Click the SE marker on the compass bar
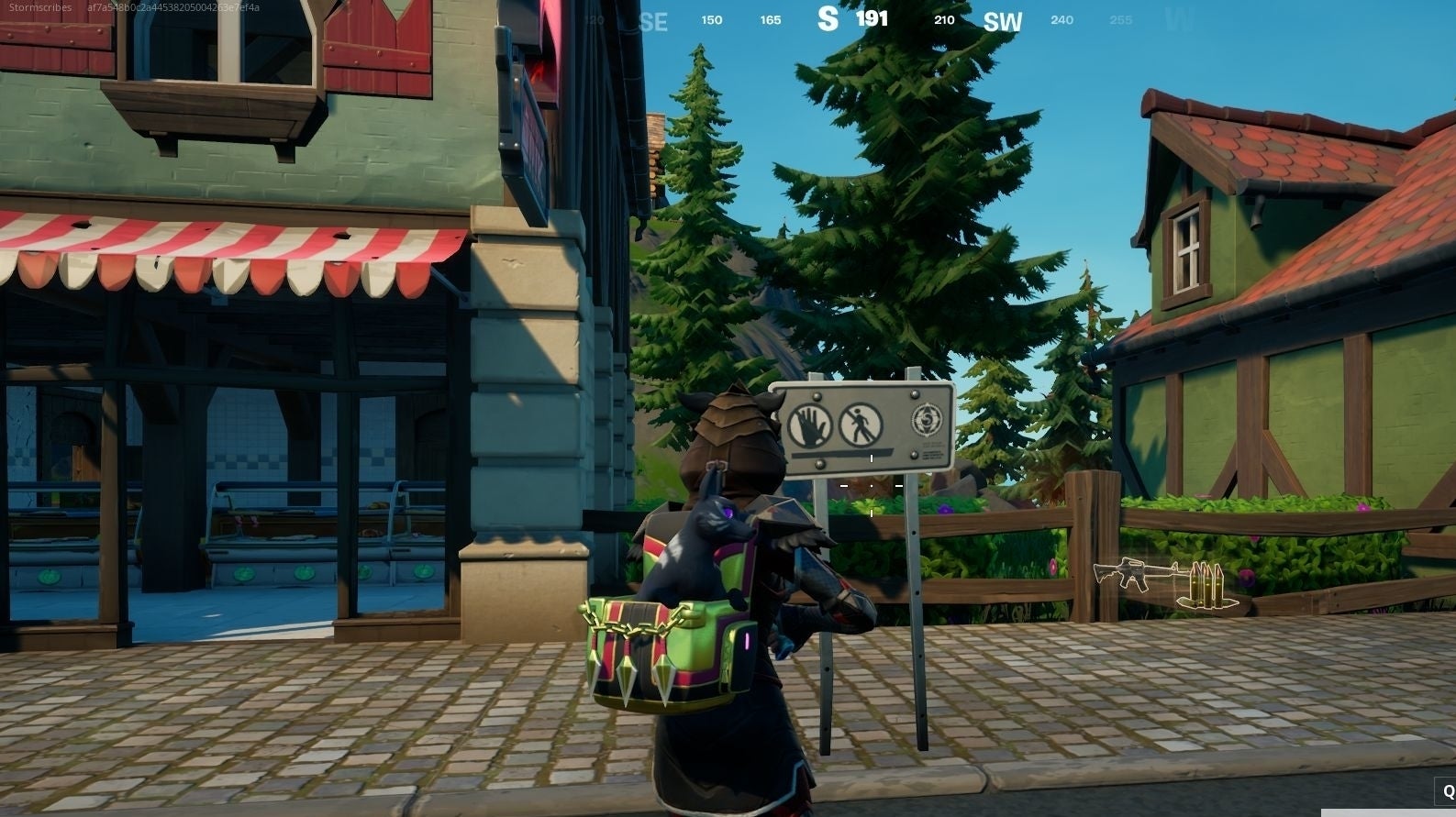 [653, 21]
